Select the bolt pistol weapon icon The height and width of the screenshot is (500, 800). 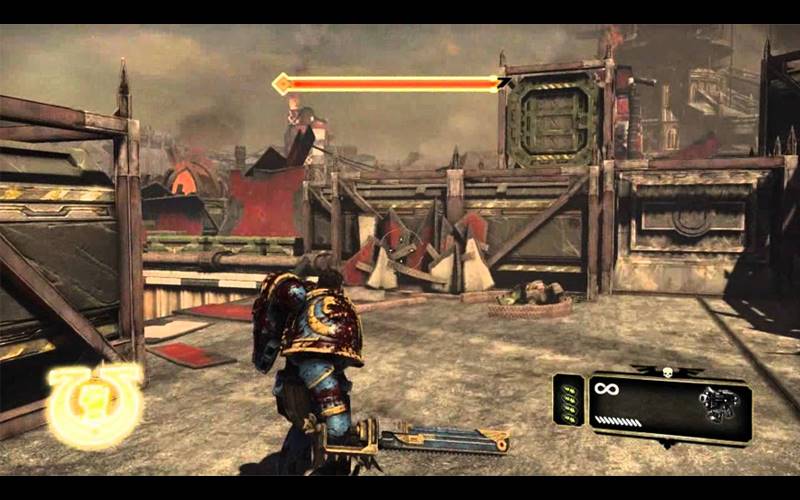coord(717,404)
